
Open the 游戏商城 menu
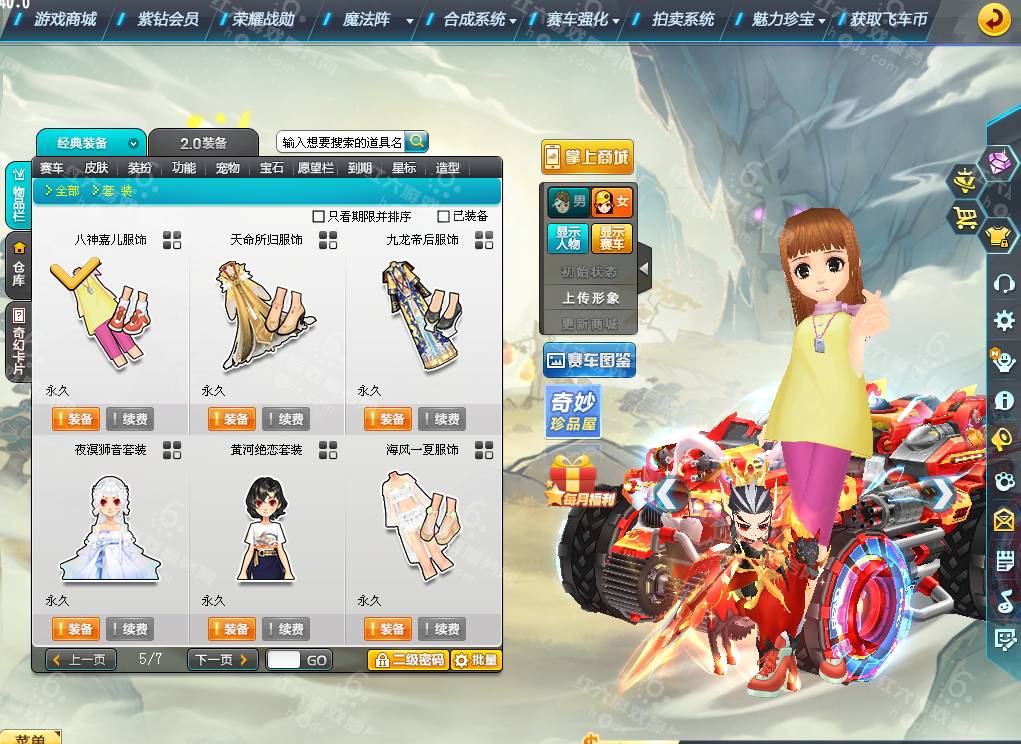pyautogui.click(x=65, y=19)
